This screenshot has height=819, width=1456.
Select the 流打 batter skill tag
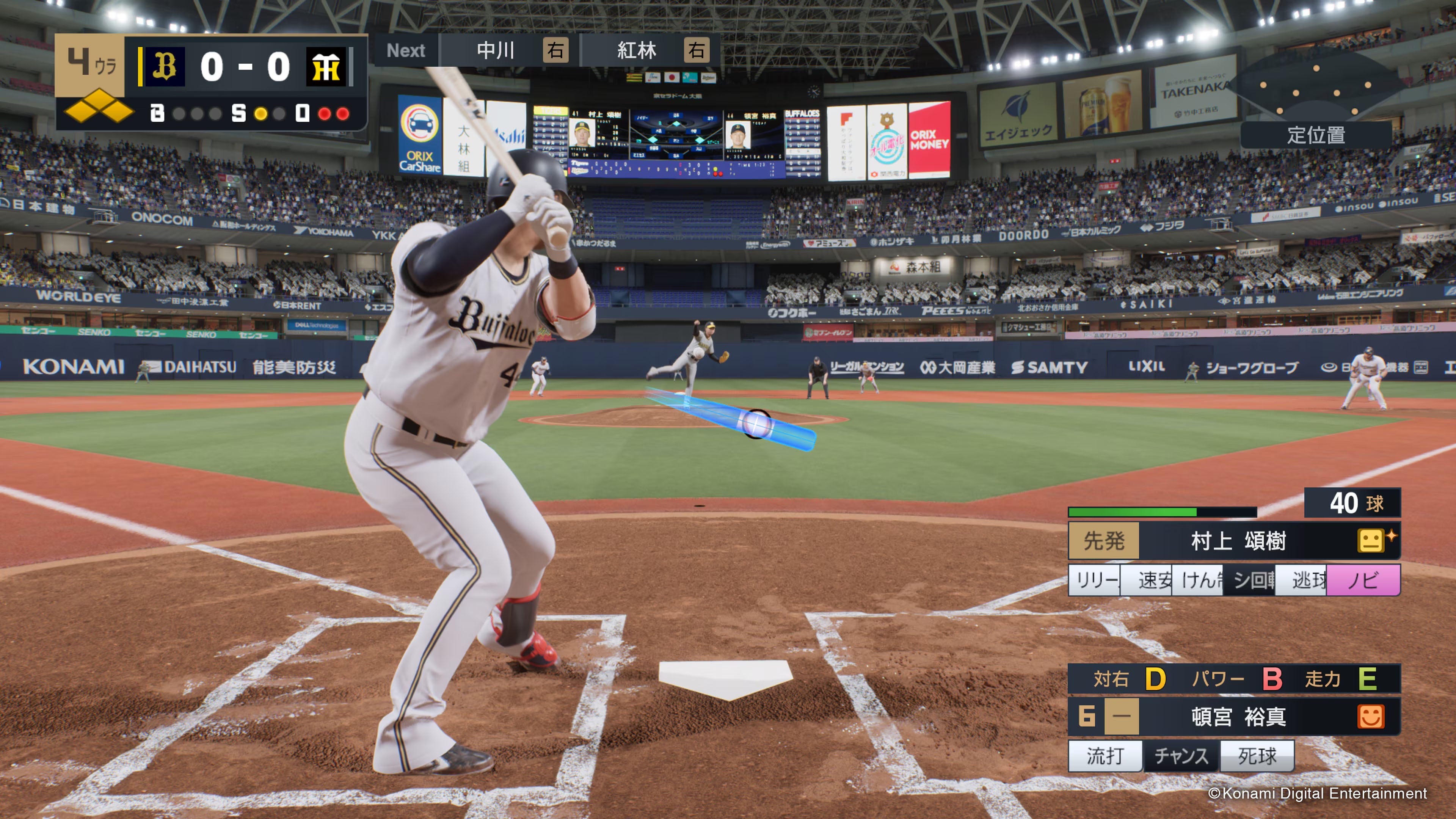[1105, 756]
